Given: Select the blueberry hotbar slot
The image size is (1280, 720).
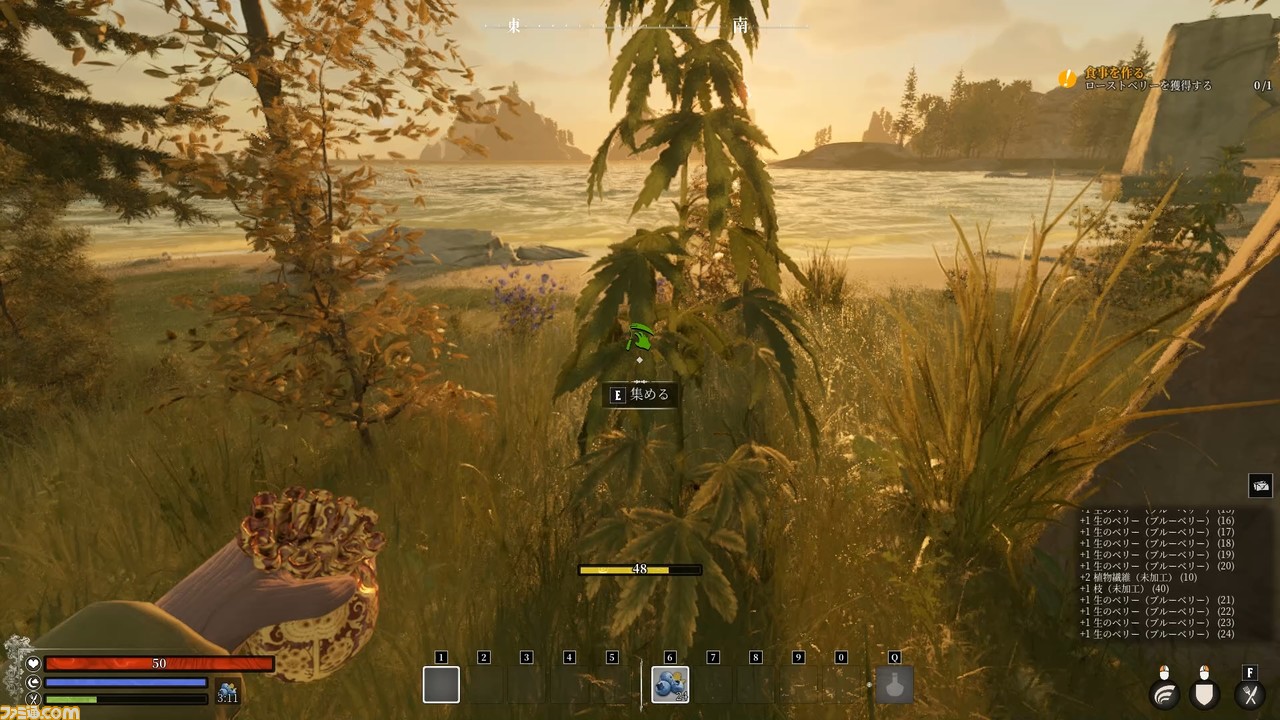Looking at the screenshot, I should tap(669, 685).
